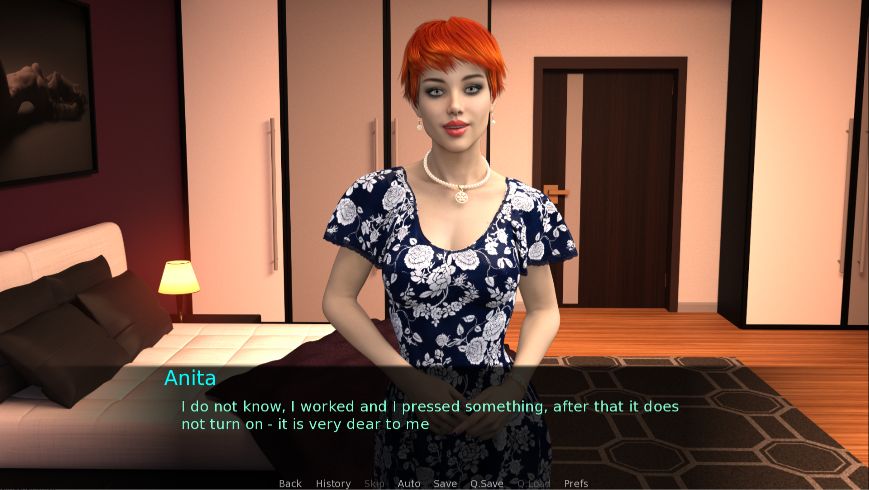The image size is (869, 490).
Task: Open the Prefs preferences menu
Action: click(x=576, y=484)
